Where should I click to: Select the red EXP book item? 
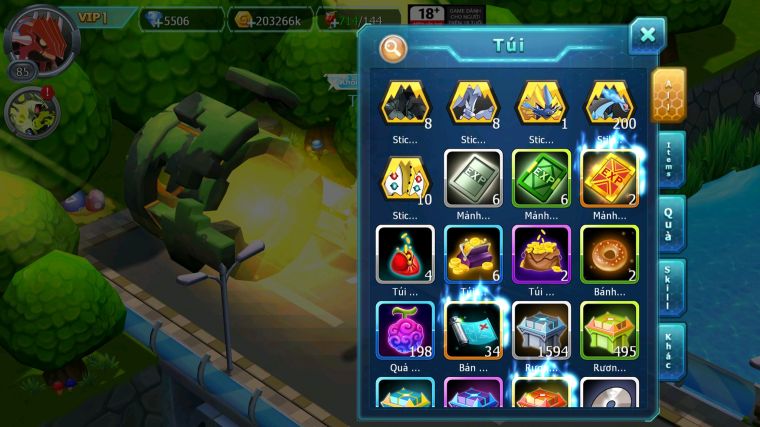point(609,179)
